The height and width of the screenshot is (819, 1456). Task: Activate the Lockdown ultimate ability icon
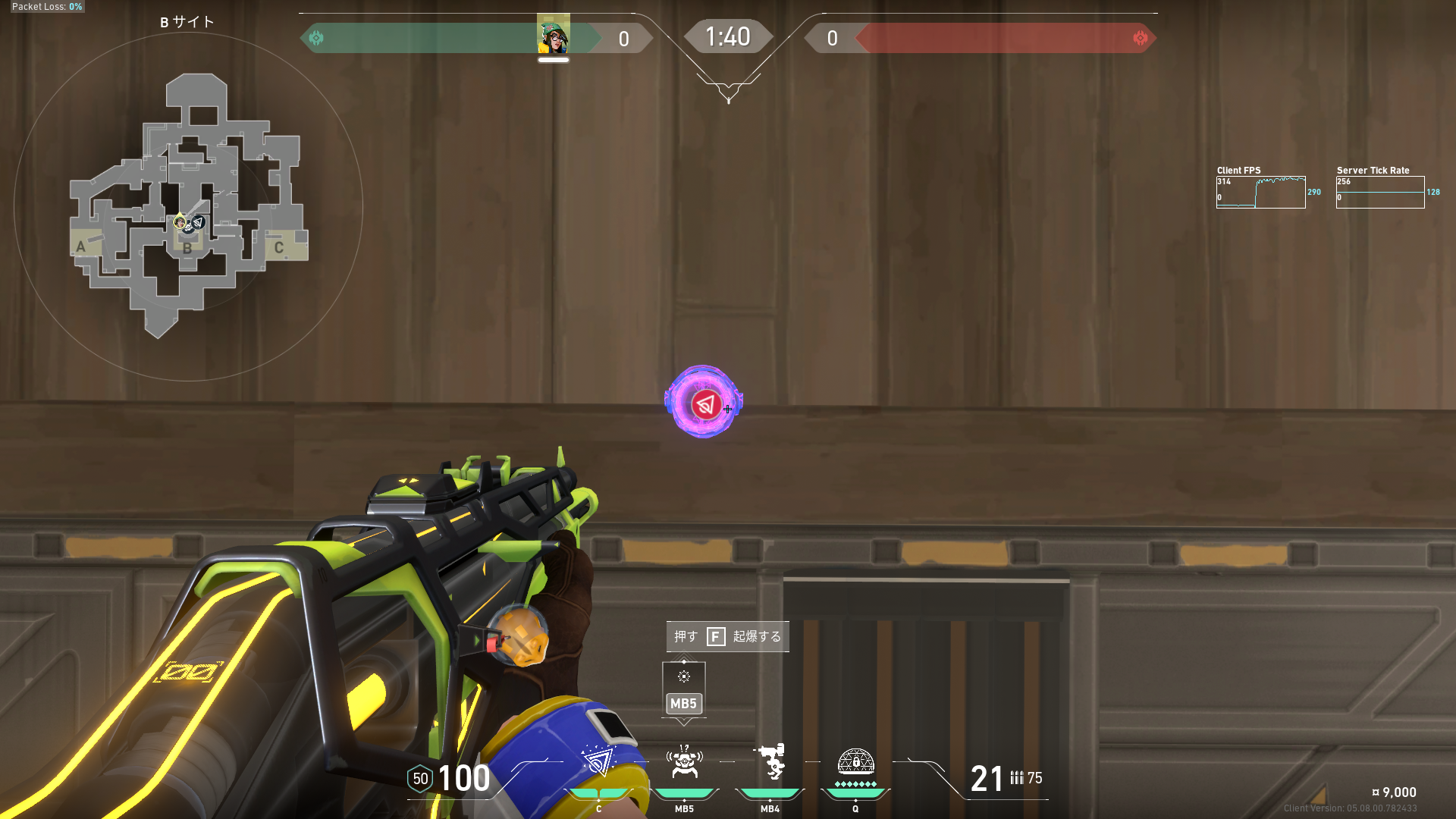pyautogui.click(x=855, y=761)
